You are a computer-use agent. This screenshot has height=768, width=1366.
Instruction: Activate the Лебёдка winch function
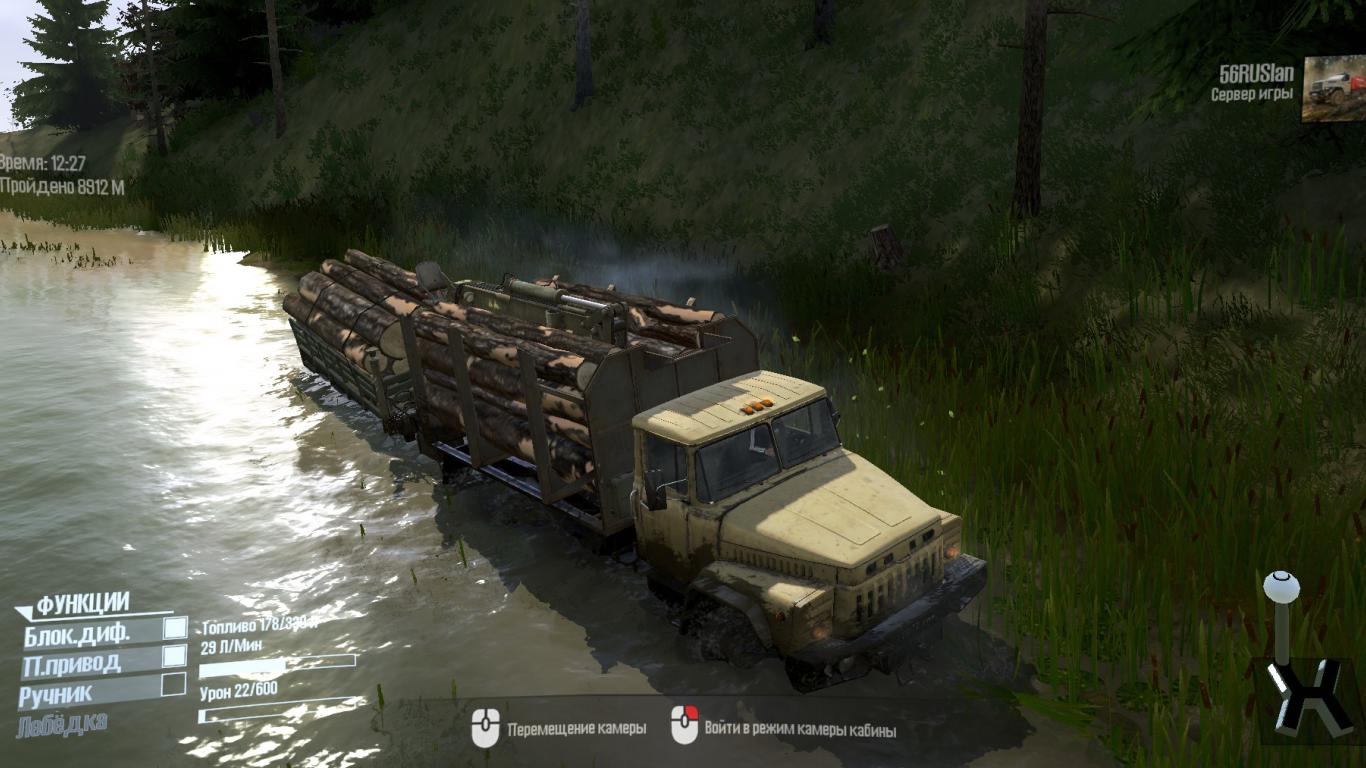click(62, 724)
